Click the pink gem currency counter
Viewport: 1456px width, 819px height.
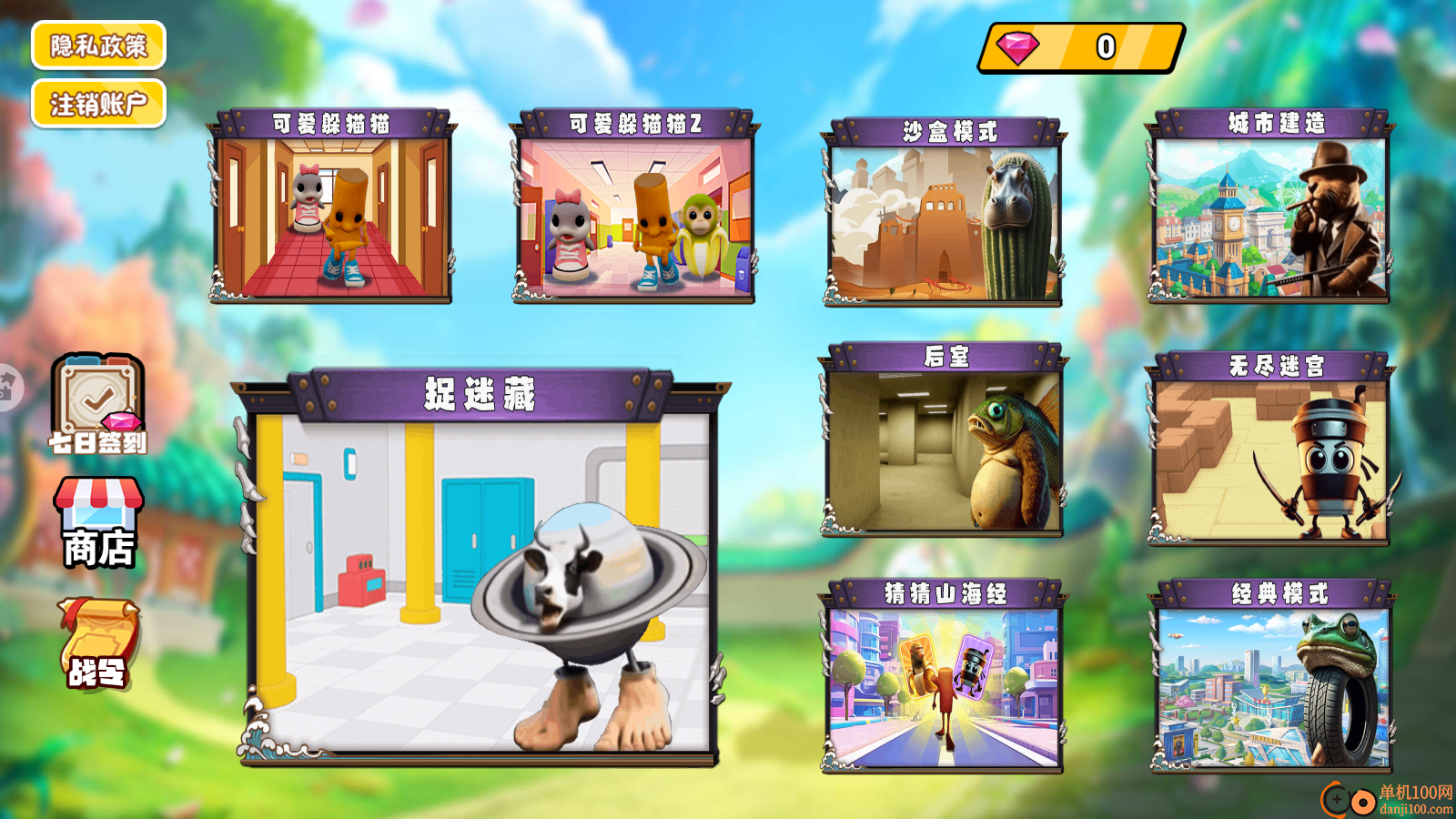click(1081, 47)
